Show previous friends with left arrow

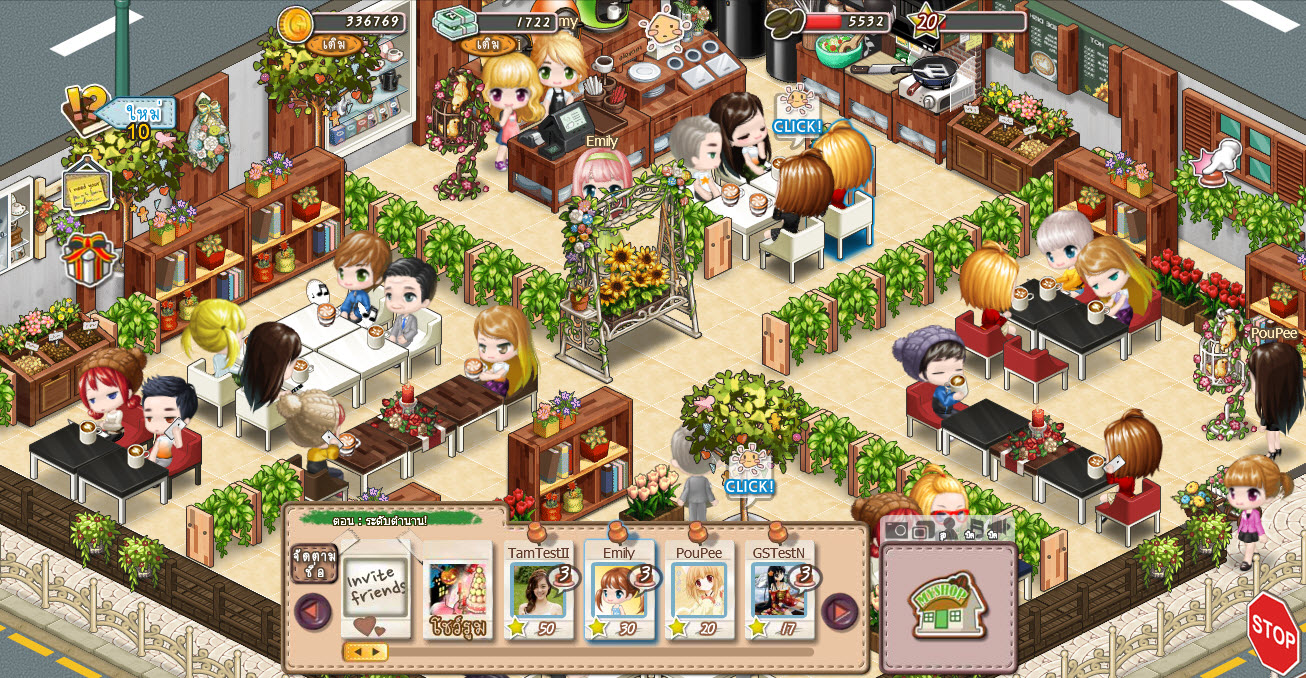coord(312,611)
